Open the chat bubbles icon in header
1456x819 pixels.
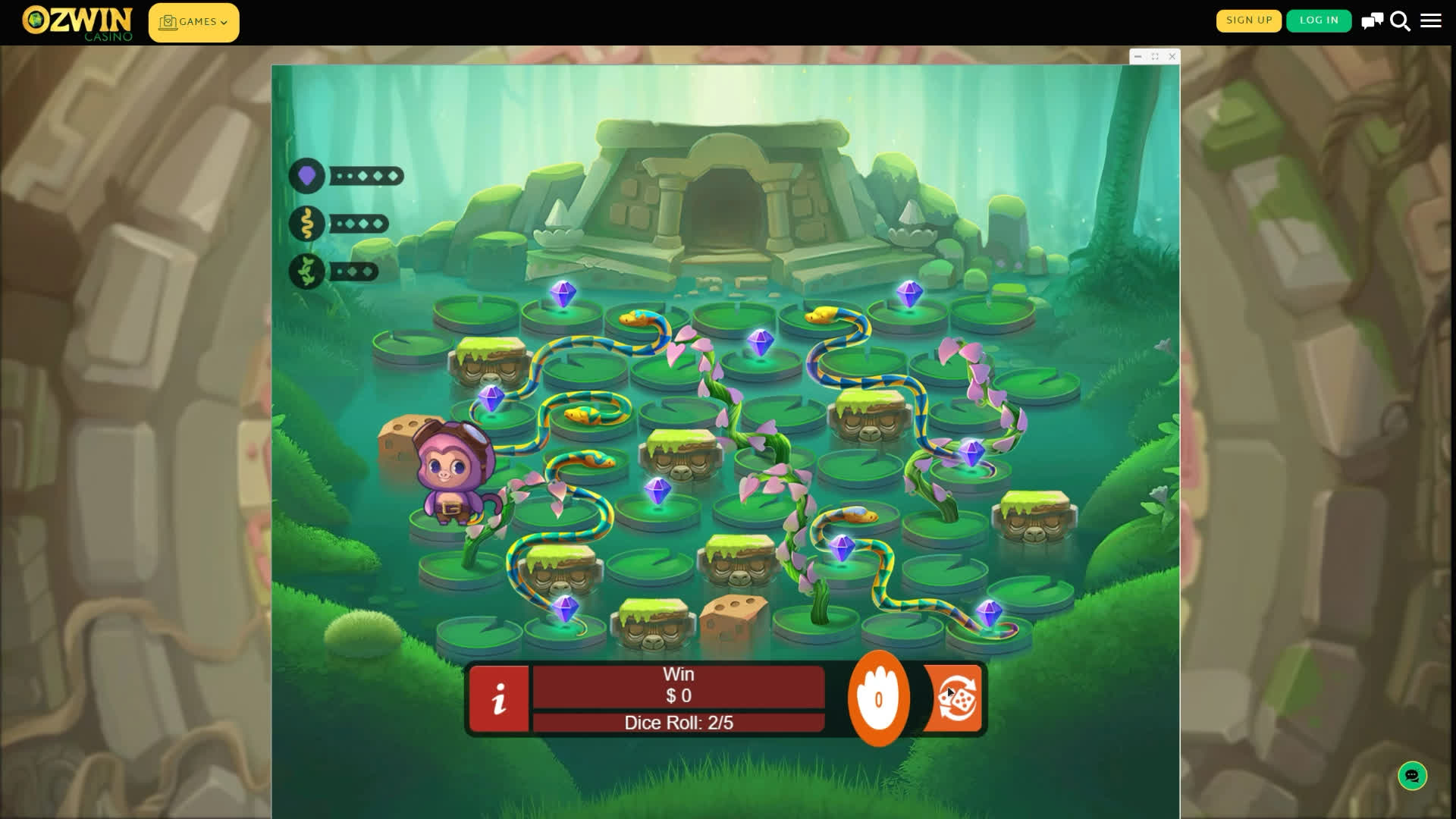click(1372, 21)
